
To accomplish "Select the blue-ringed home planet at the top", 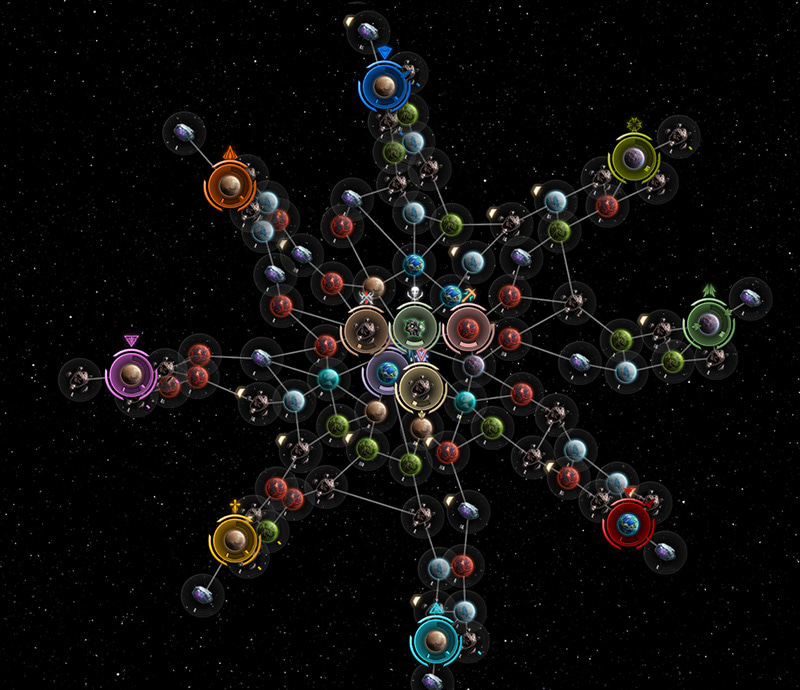I will [x=383, y=87].
